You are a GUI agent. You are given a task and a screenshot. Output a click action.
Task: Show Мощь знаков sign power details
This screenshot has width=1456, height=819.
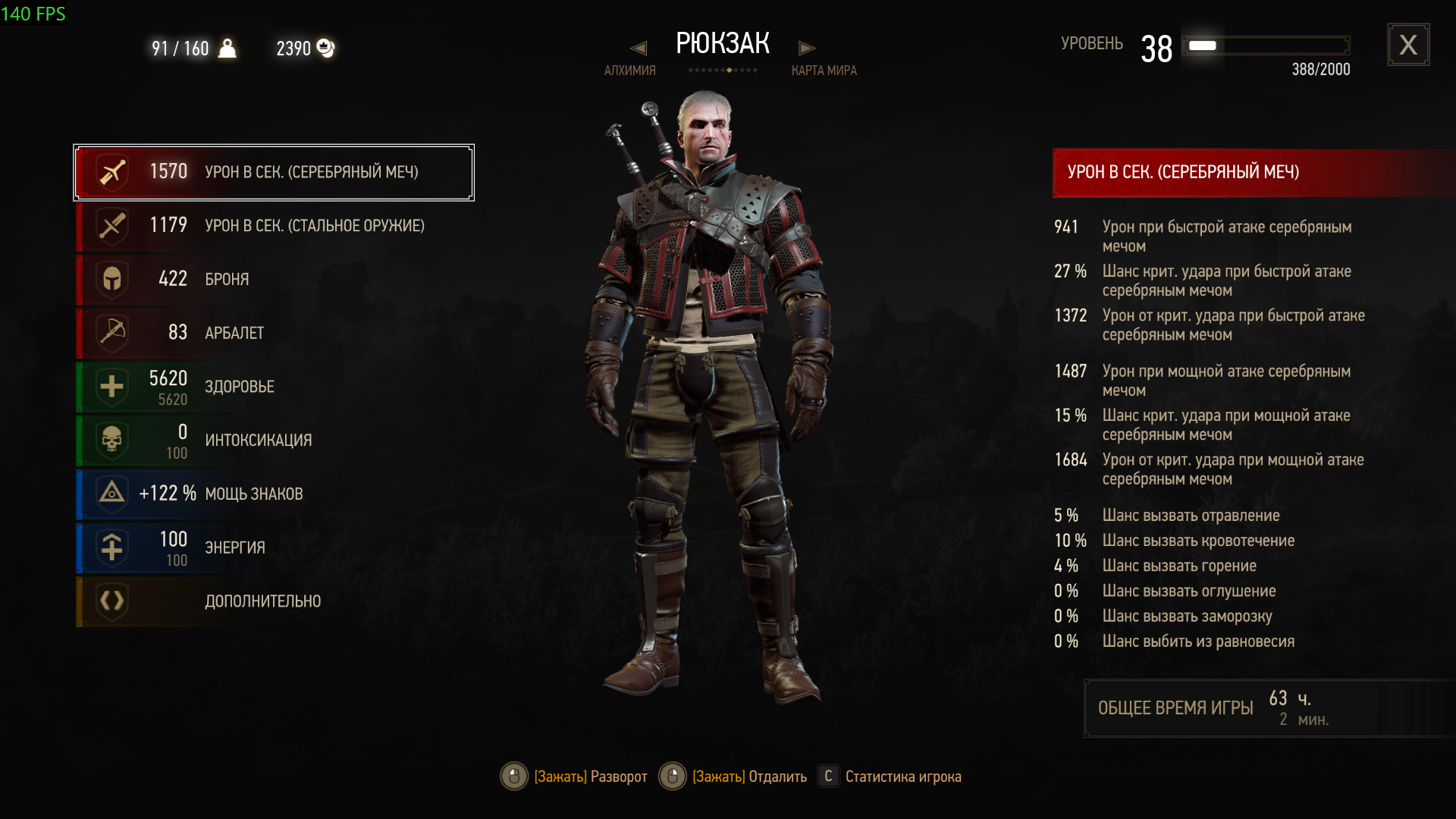point(274,494)
